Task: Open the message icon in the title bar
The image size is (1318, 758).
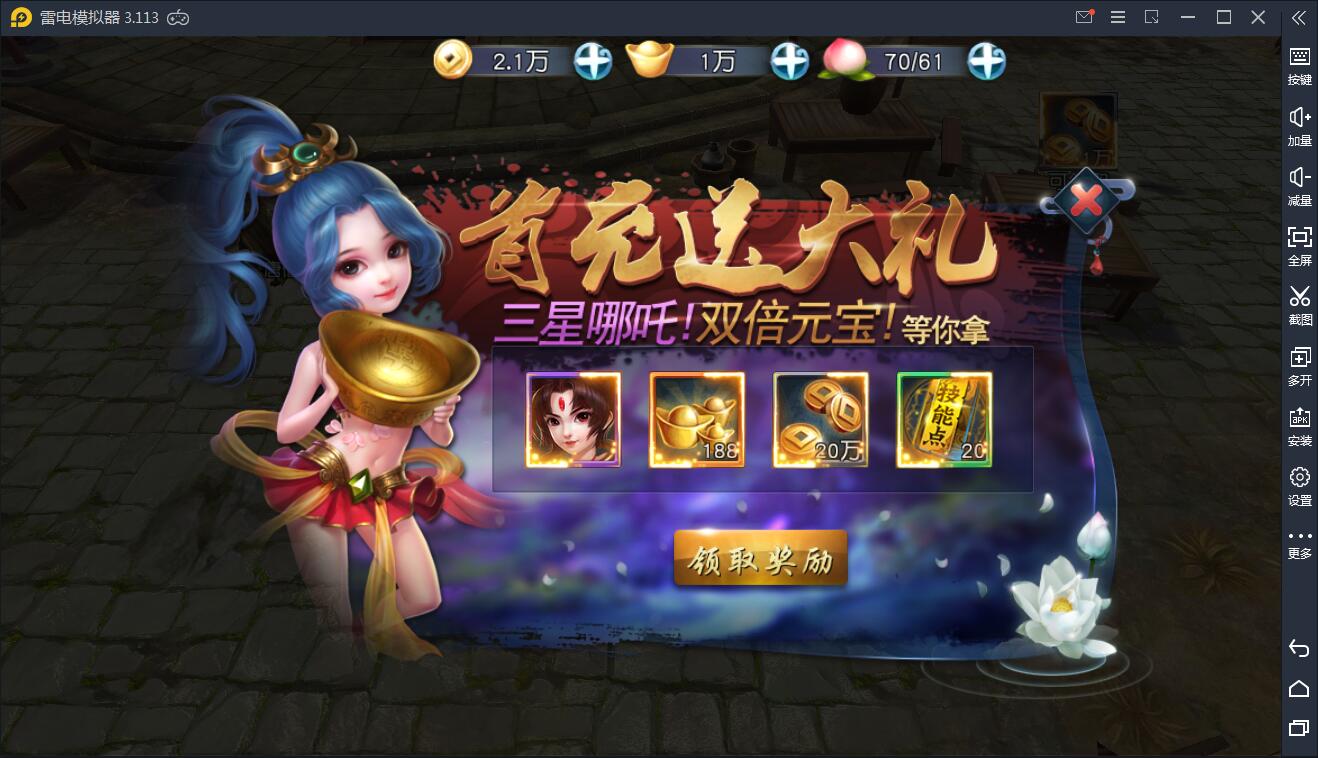Action: 1084,16
